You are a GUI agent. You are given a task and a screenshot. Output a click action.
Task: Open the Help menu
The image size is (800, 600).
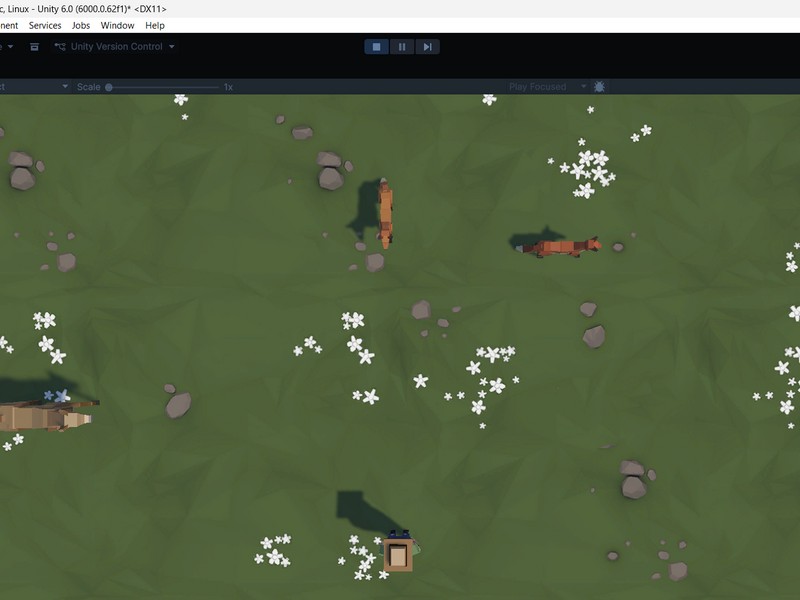155,25
